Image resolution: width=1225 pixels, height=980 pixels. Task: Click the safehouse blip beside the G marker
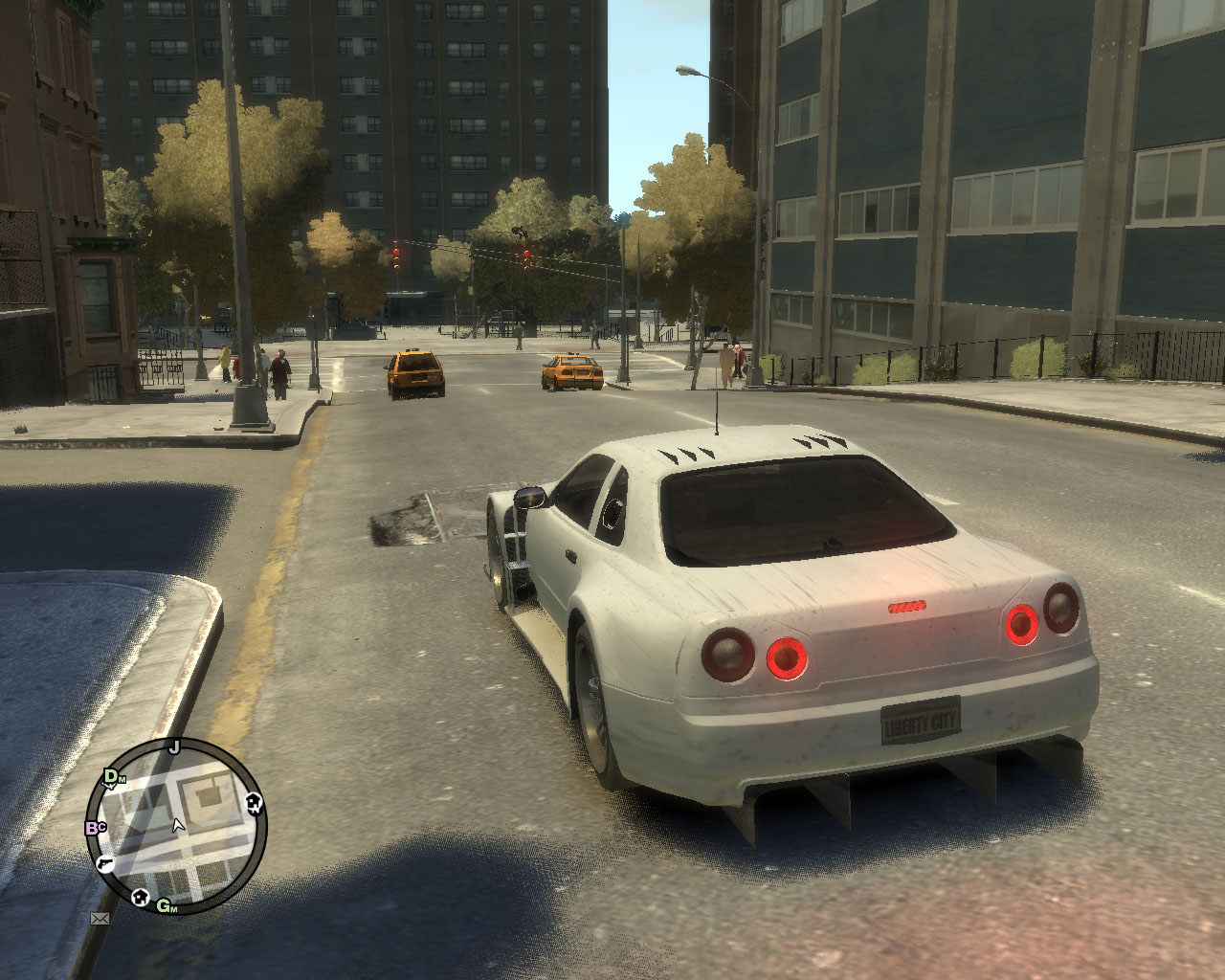141,897
